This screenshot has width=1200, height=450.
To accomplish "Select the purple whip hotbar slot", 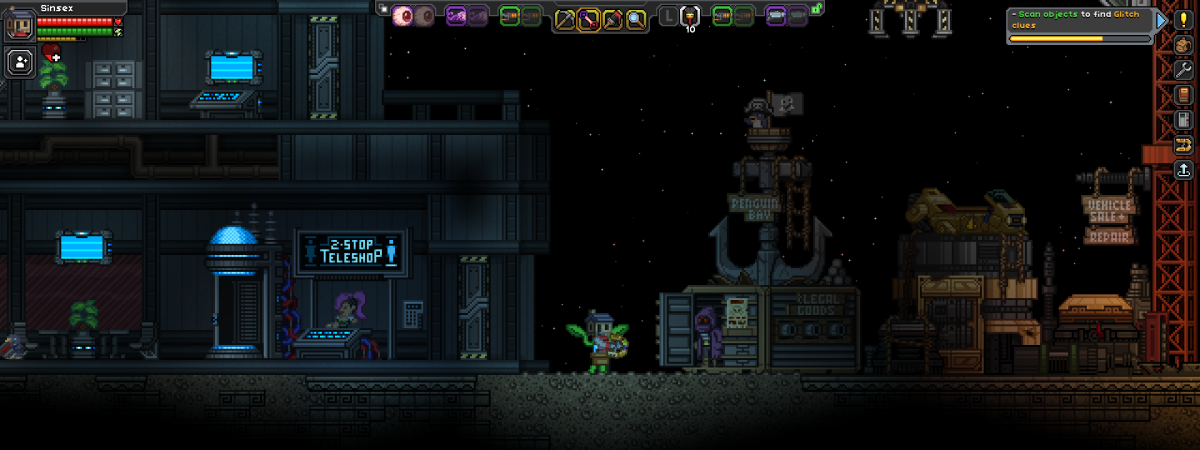I will (x=456, y=15).
